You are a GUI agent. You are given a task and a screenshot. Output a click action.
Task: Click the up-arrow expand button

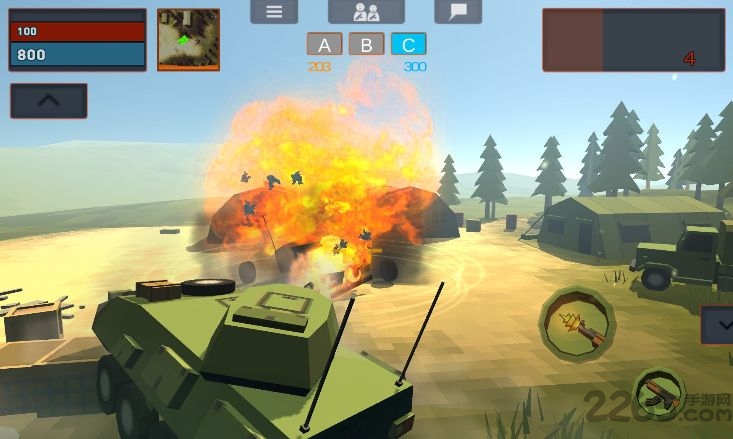pos(49,100)
